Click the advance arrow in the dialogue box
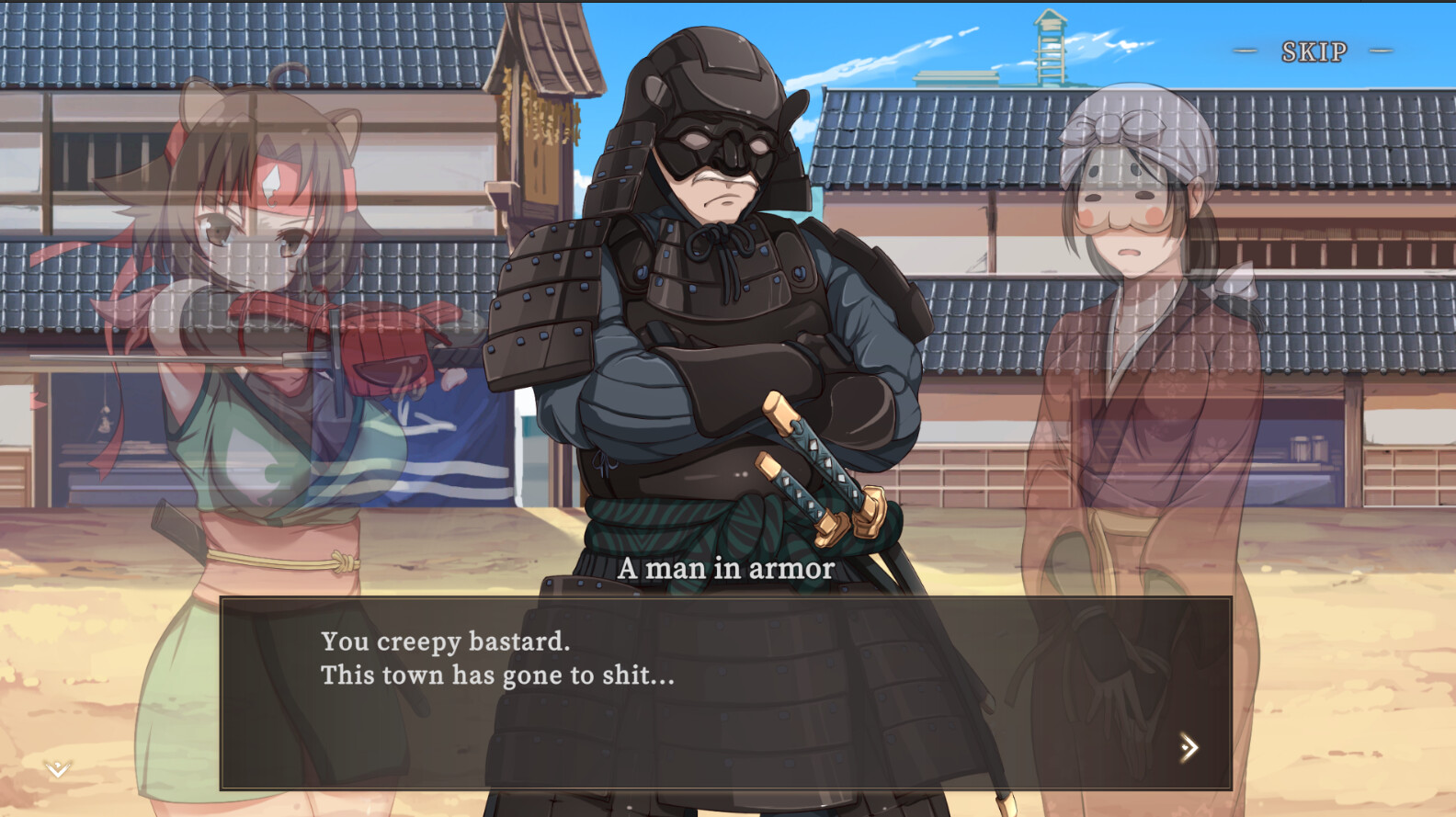Screen dimensions: 1456x817 1190,748
